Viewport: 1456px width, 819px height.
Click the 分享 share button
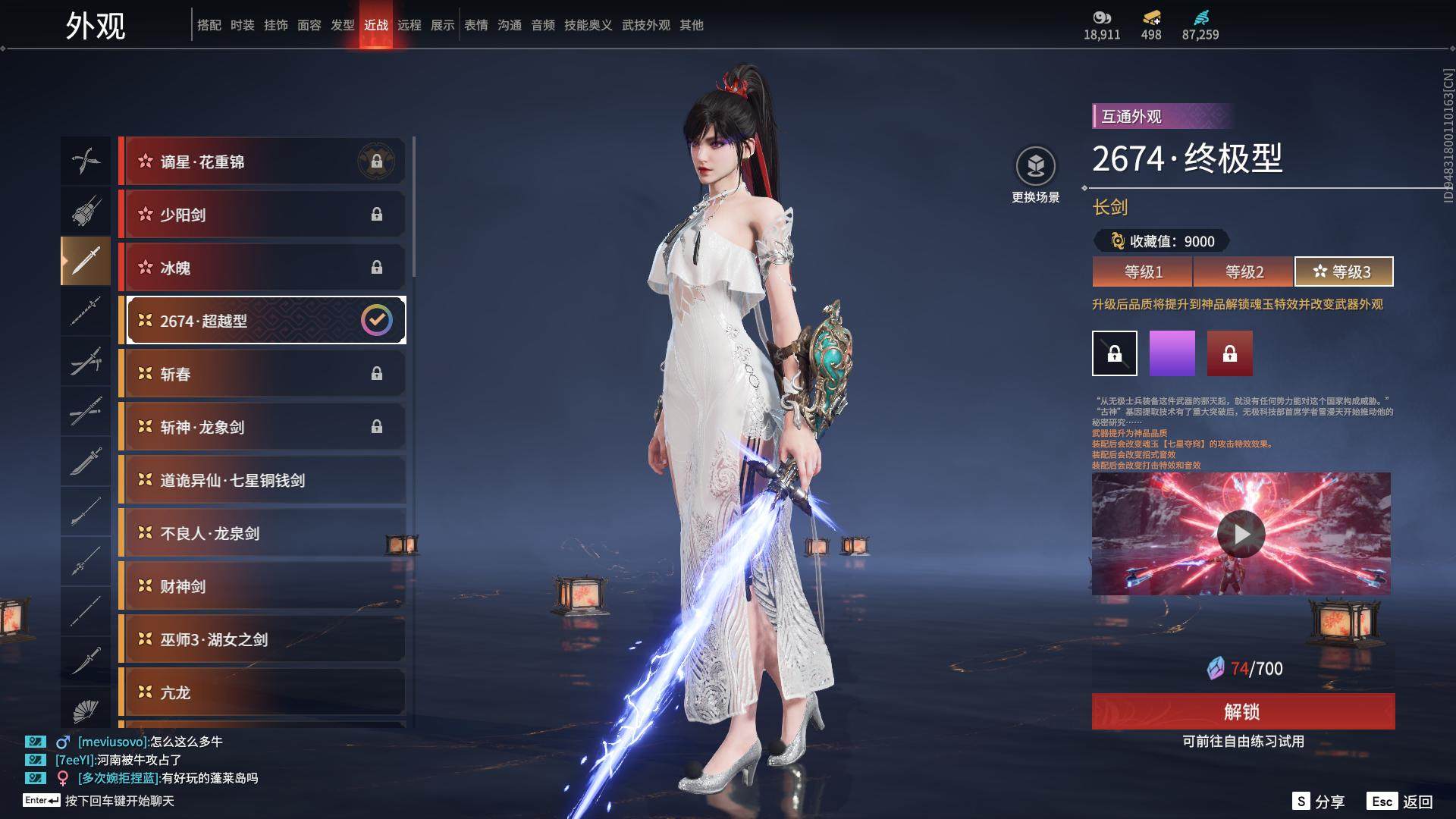[1319, 802]
